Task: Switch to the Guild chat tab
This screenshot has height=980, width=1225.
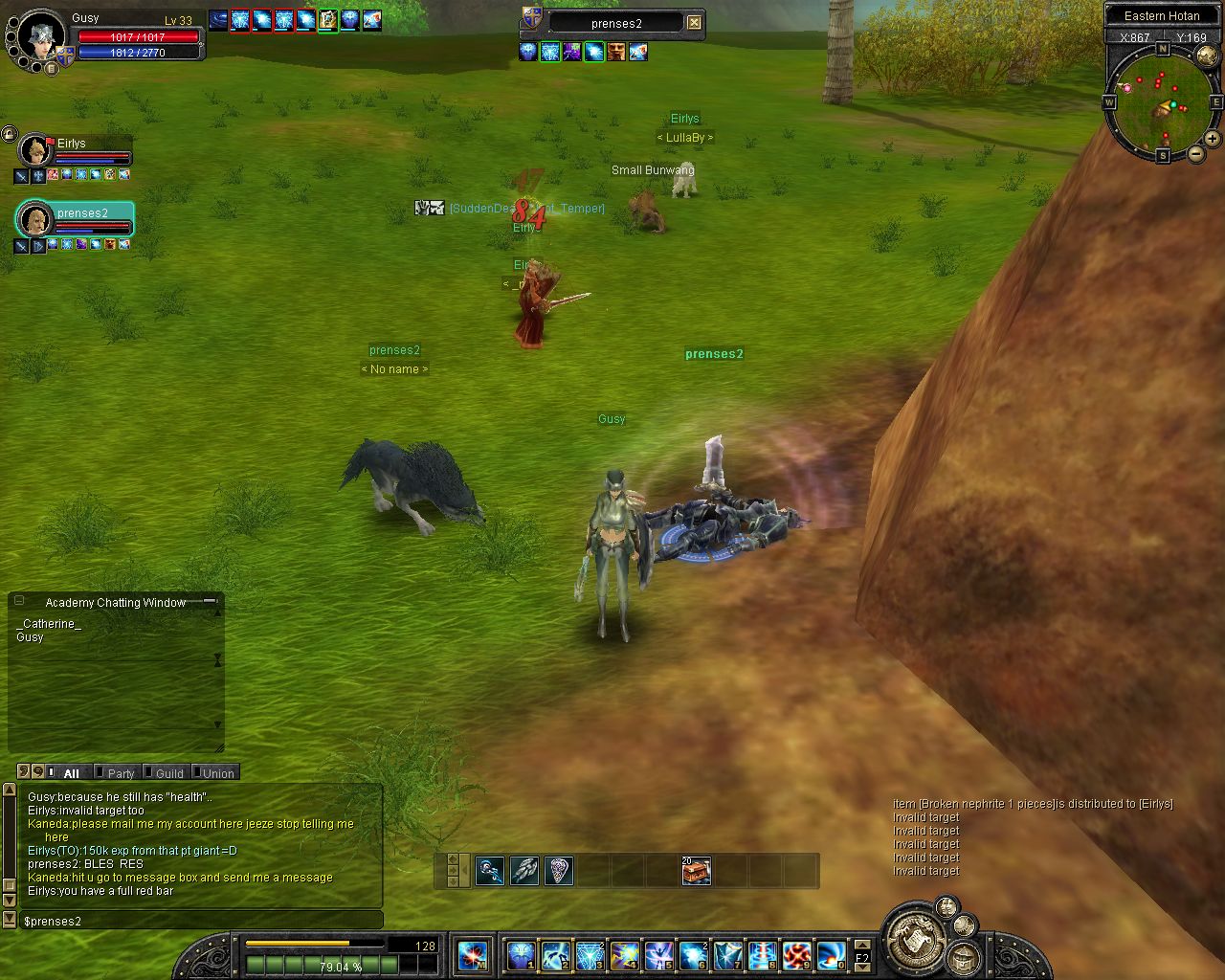Action: 169,773
